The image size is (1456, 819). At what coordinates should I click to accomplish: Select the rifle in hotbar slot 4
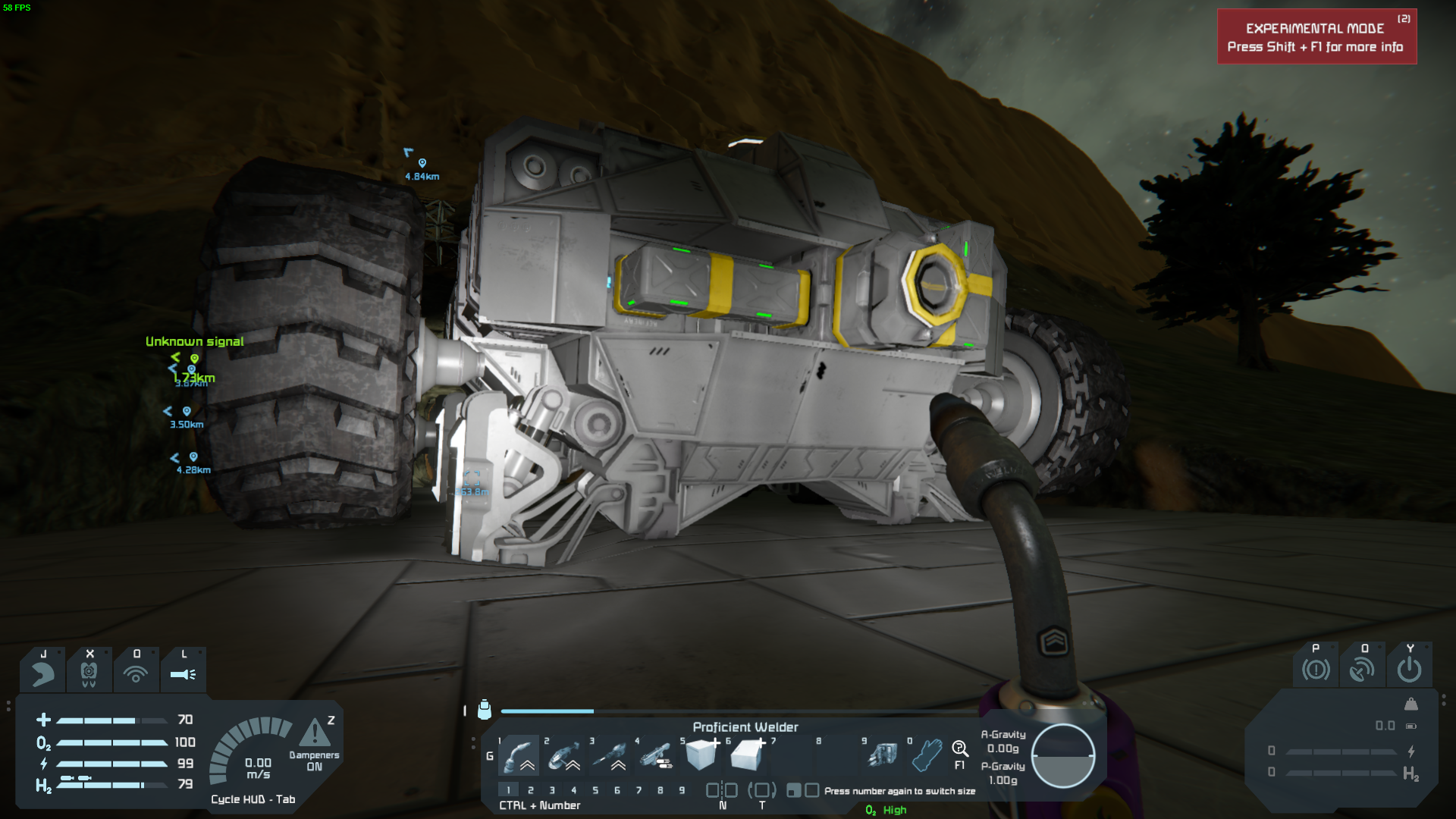[655, 755]
